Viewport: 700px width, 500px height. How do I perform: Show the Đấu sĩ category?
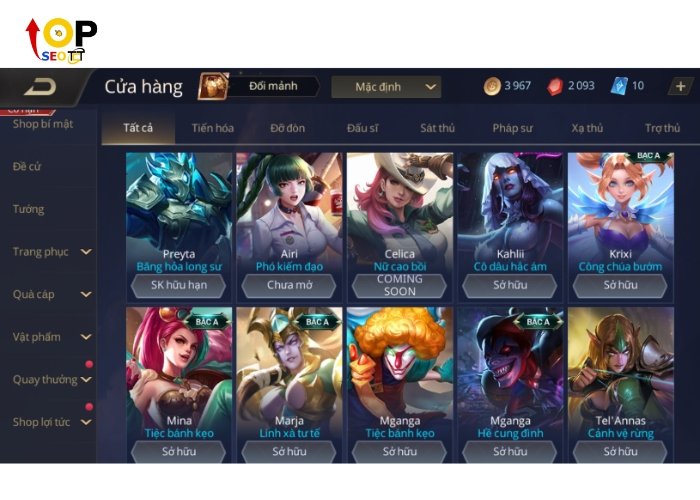(364, 128)
